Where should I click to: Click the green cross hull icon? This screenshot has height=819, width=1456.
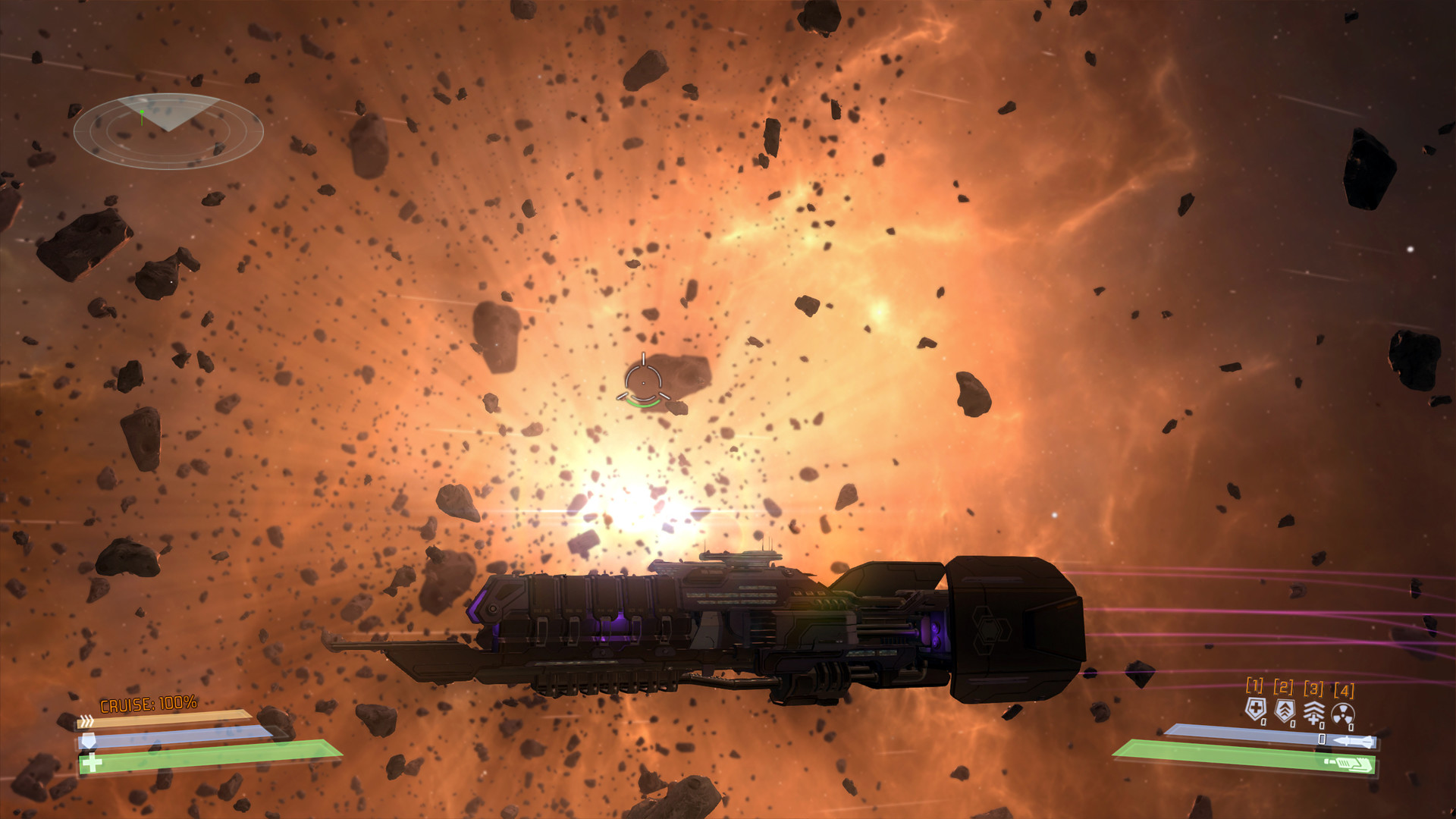92,764
